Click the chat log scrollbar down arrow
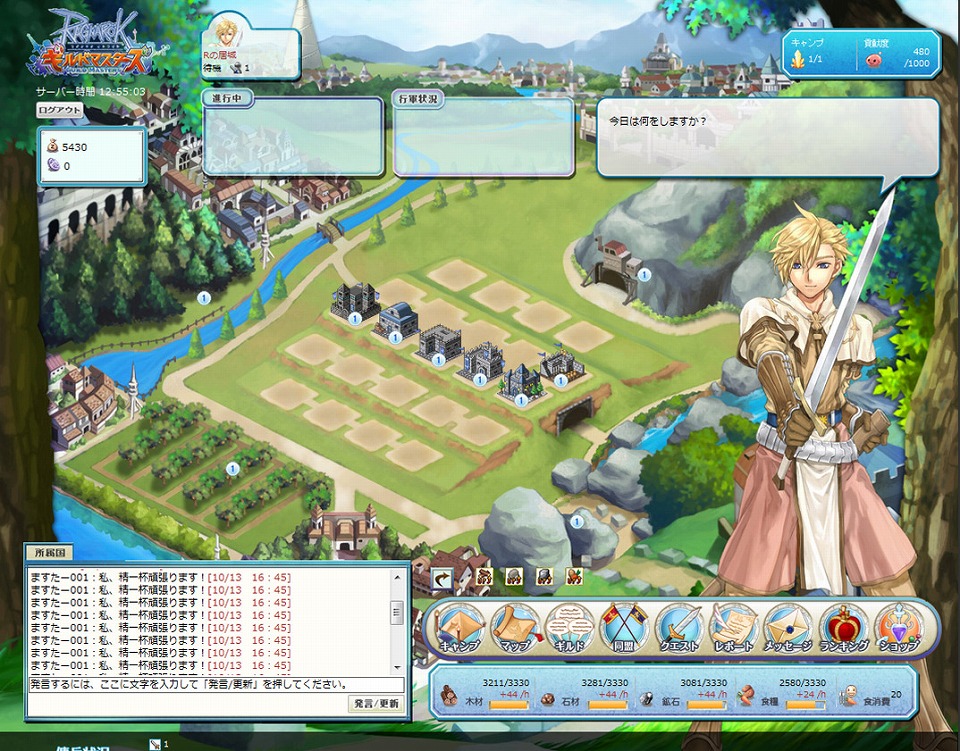The width and height of the screenshot is (960, 751). click(397, 666)
